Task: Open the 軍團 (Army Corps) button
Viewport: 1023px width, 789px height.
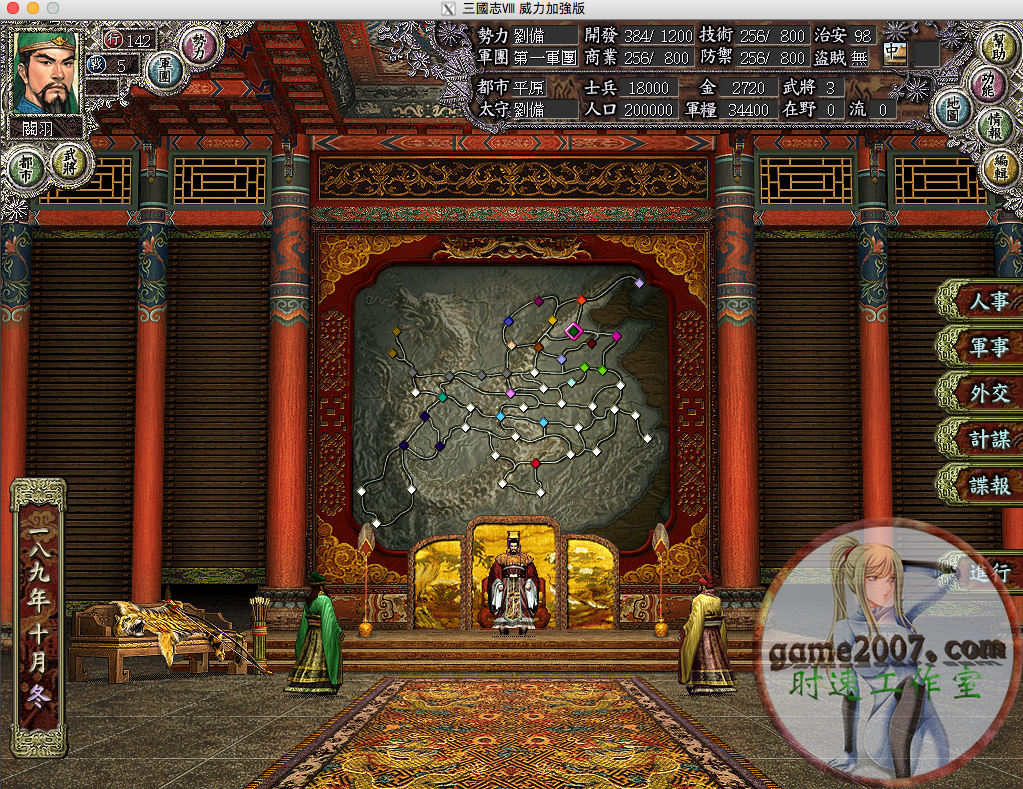Action: (164, 70)
